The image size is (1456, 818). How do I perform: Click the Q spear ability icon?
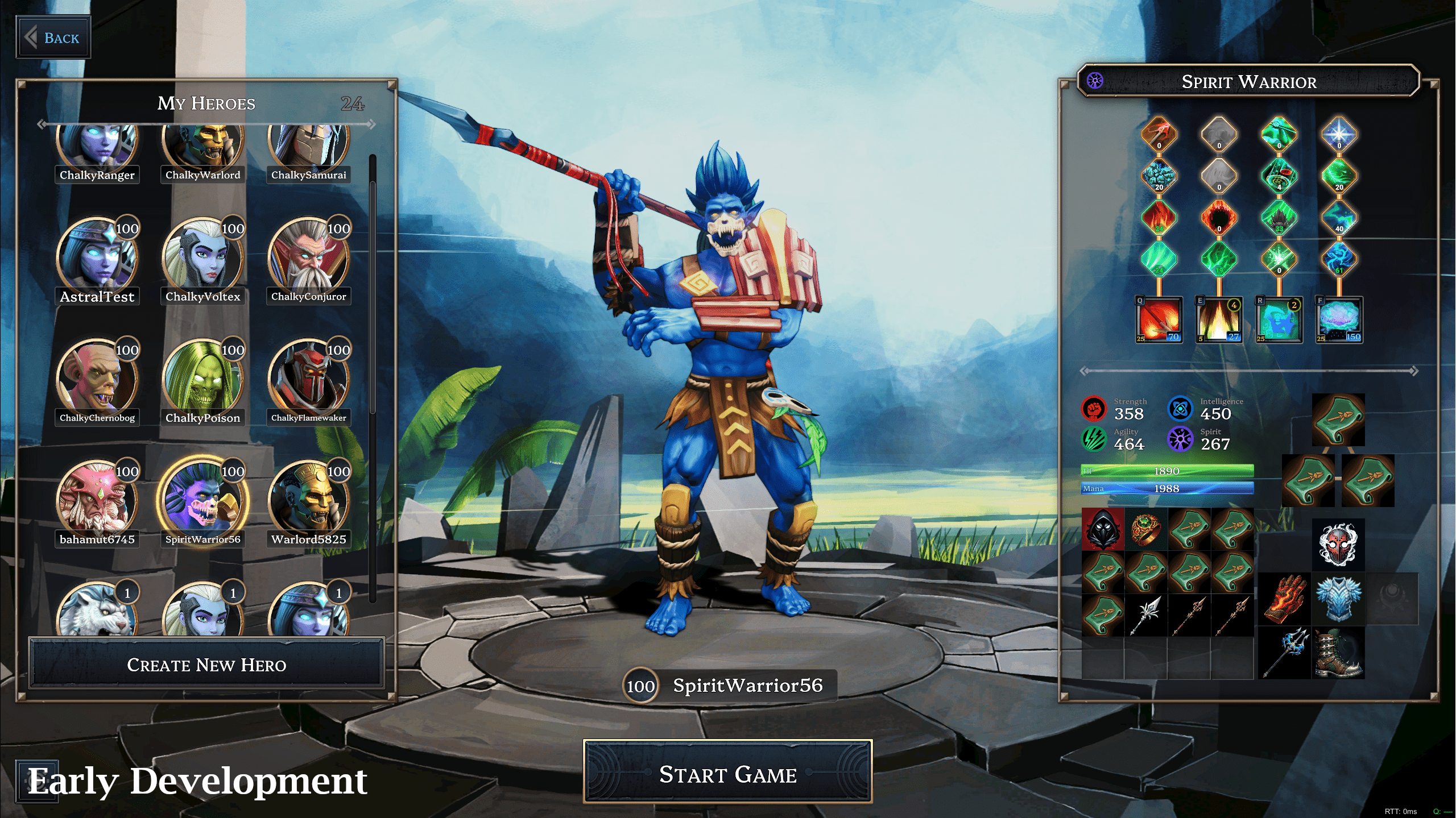tap(1159, 319)
